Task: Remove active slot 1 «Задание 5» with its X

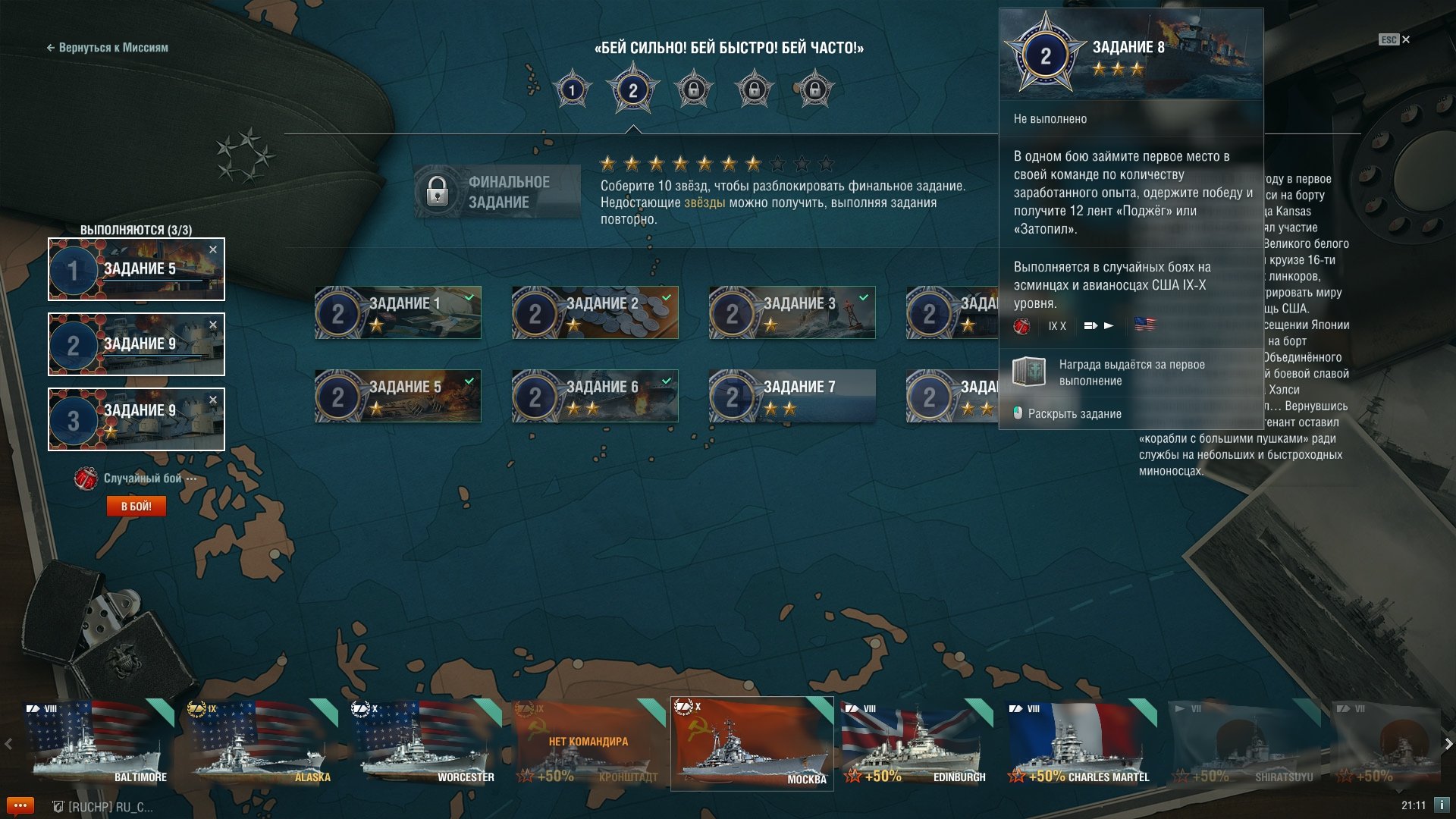Action: [x=213, y=249]
